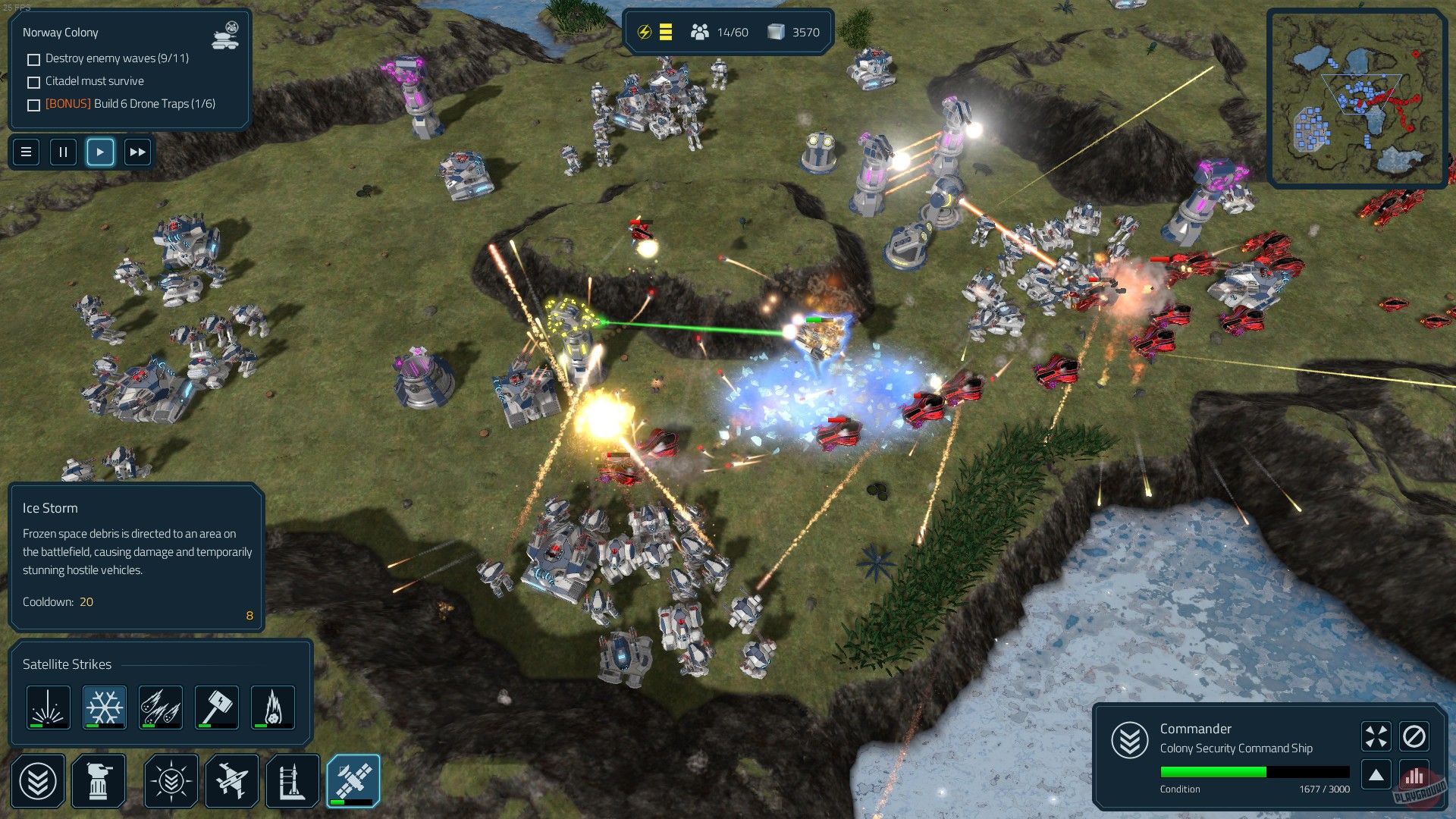
Task: Check the Build 6 Drone Traps bonus
Action: 33,105
